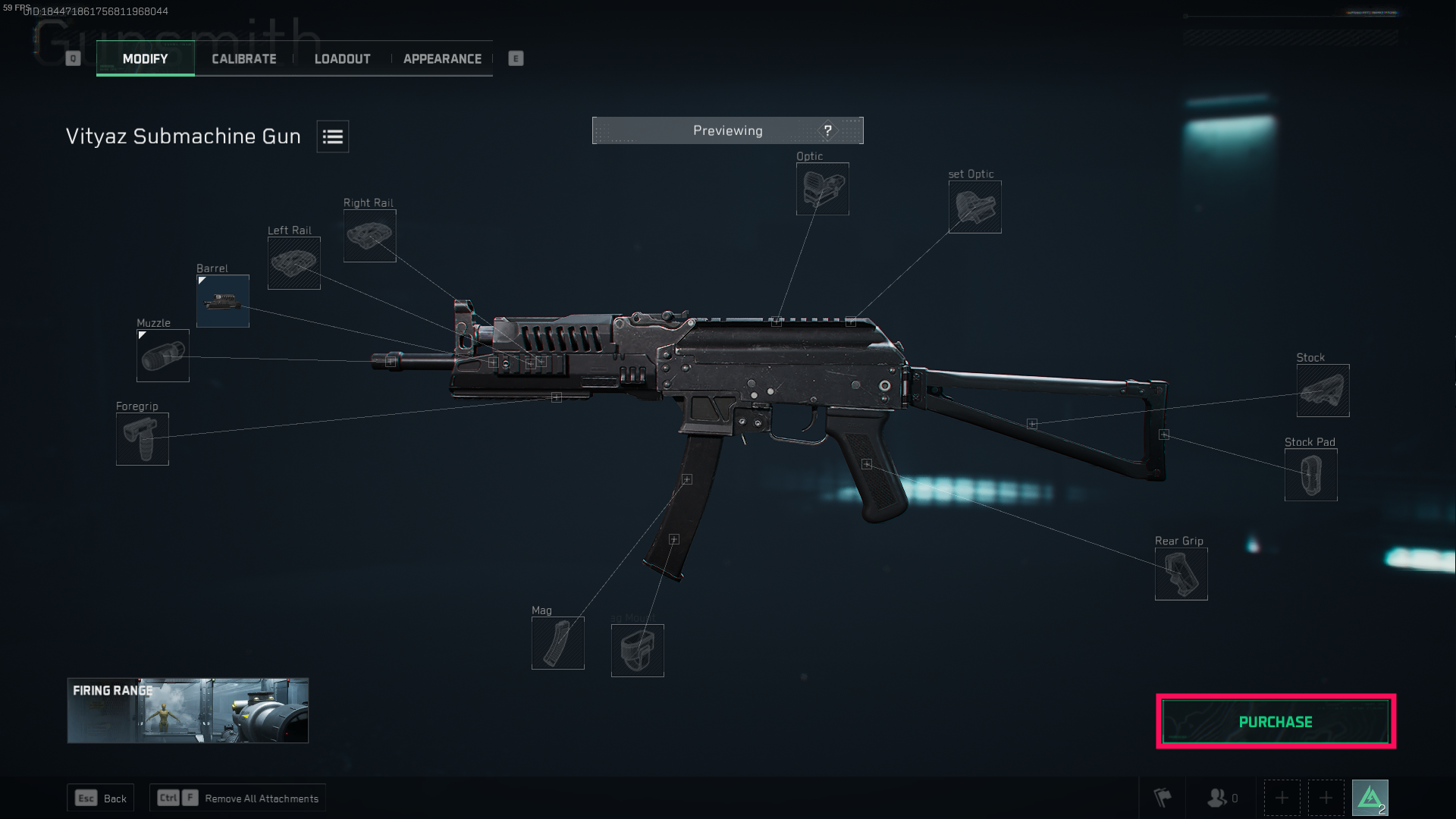Select the Optic attachment slot
Screen dimensions: 1456x819
[822, 190]
